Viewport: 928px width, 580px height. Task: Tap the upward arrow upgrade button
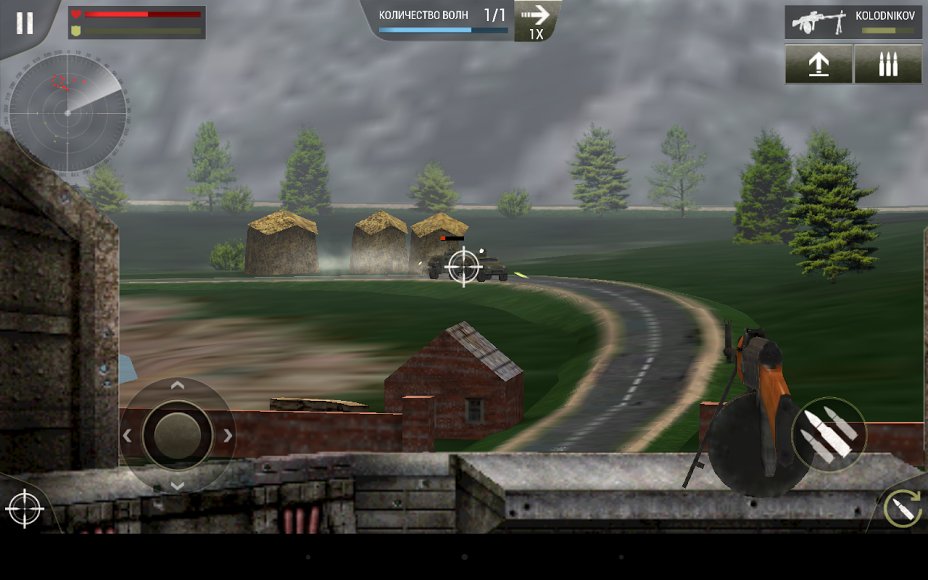tap(818, 64)
